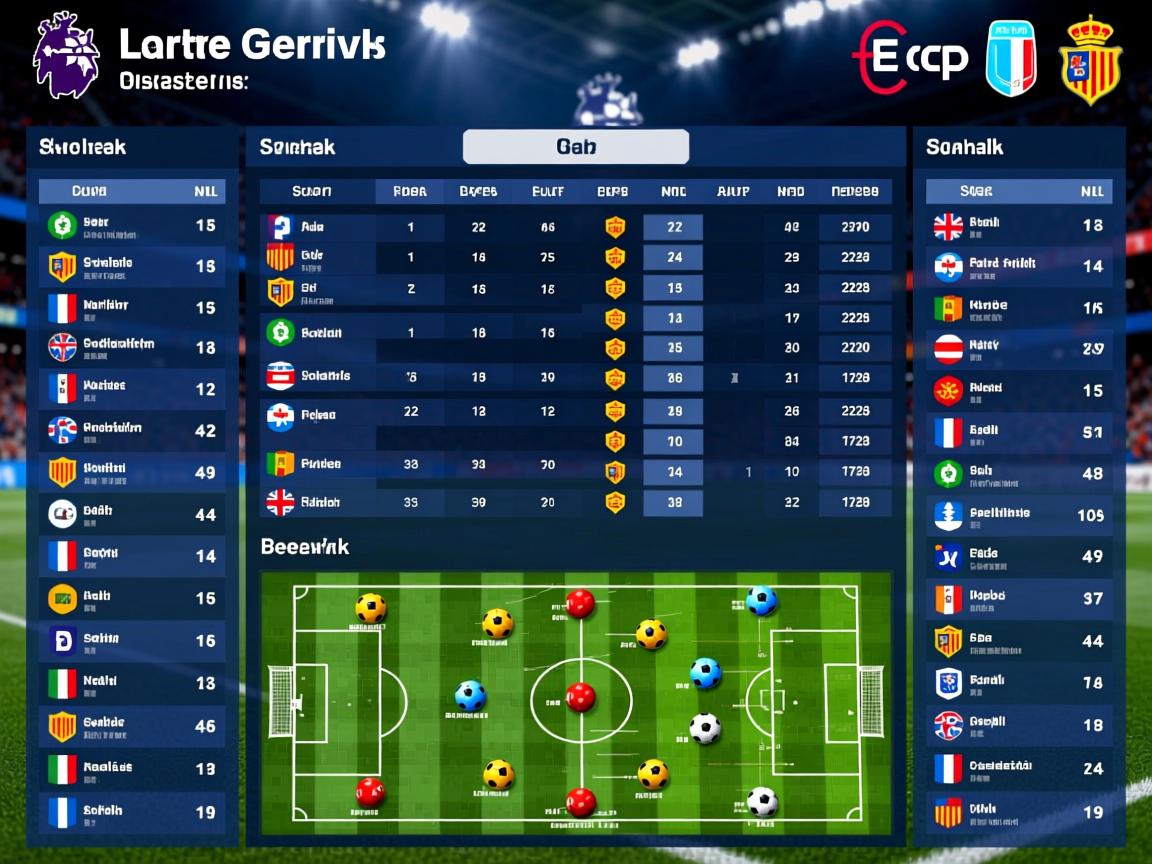Choose the Fedeao row in the table
This screenshot has width=1152, height=864.
318,414
